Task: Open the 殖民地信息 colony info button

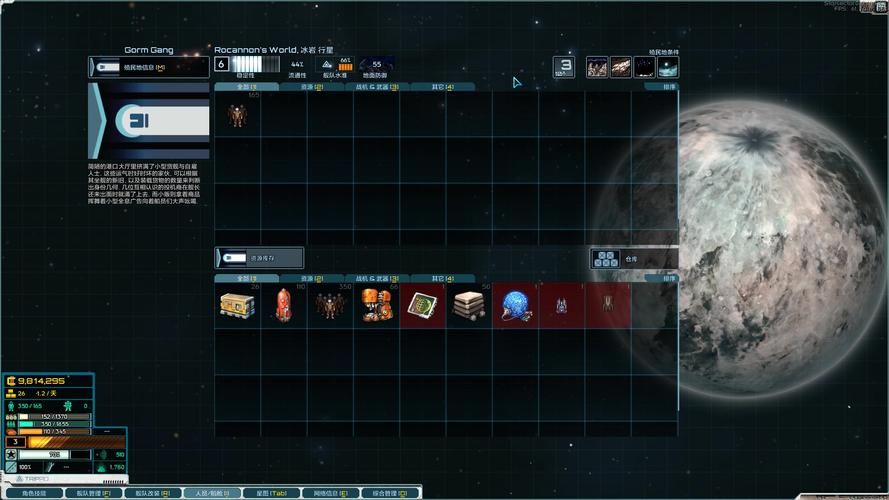Action: [x=149, y=67]
